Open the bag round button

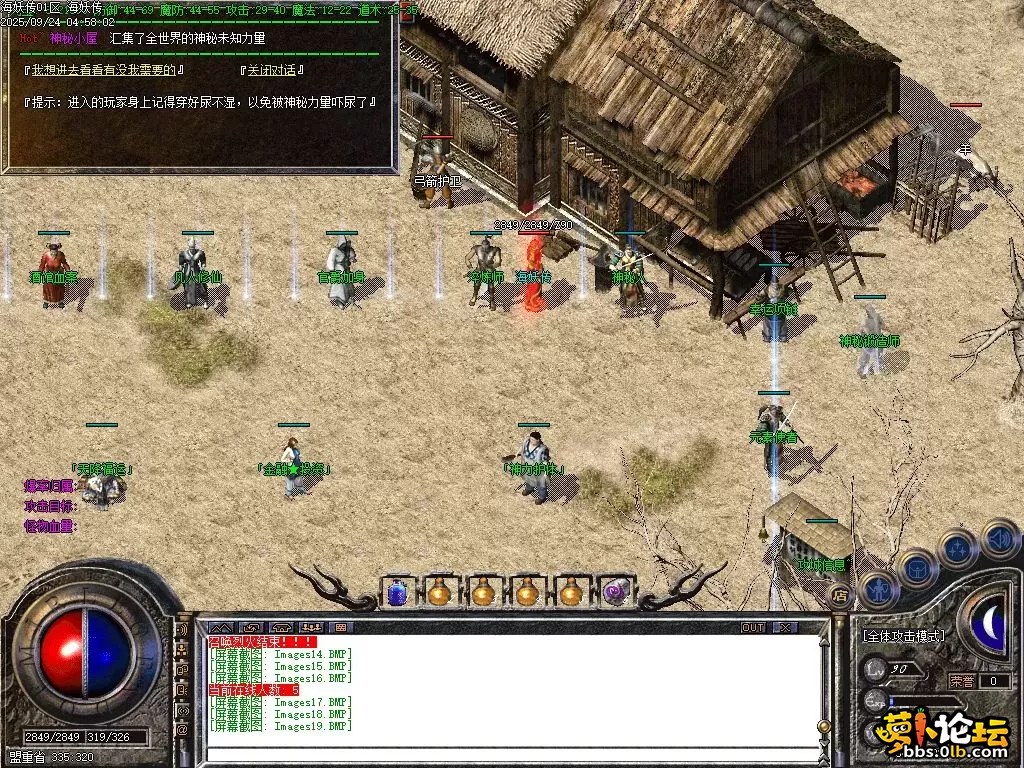click(x=917, y=568)
